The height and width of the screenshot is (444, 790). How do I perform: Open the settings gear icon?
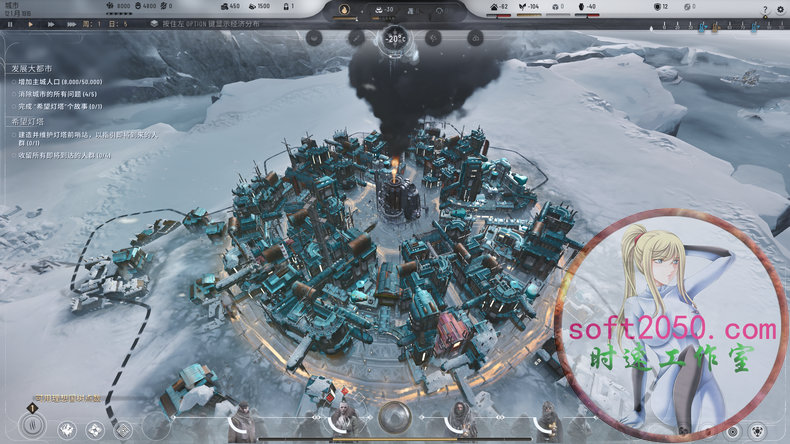point(781,8)
